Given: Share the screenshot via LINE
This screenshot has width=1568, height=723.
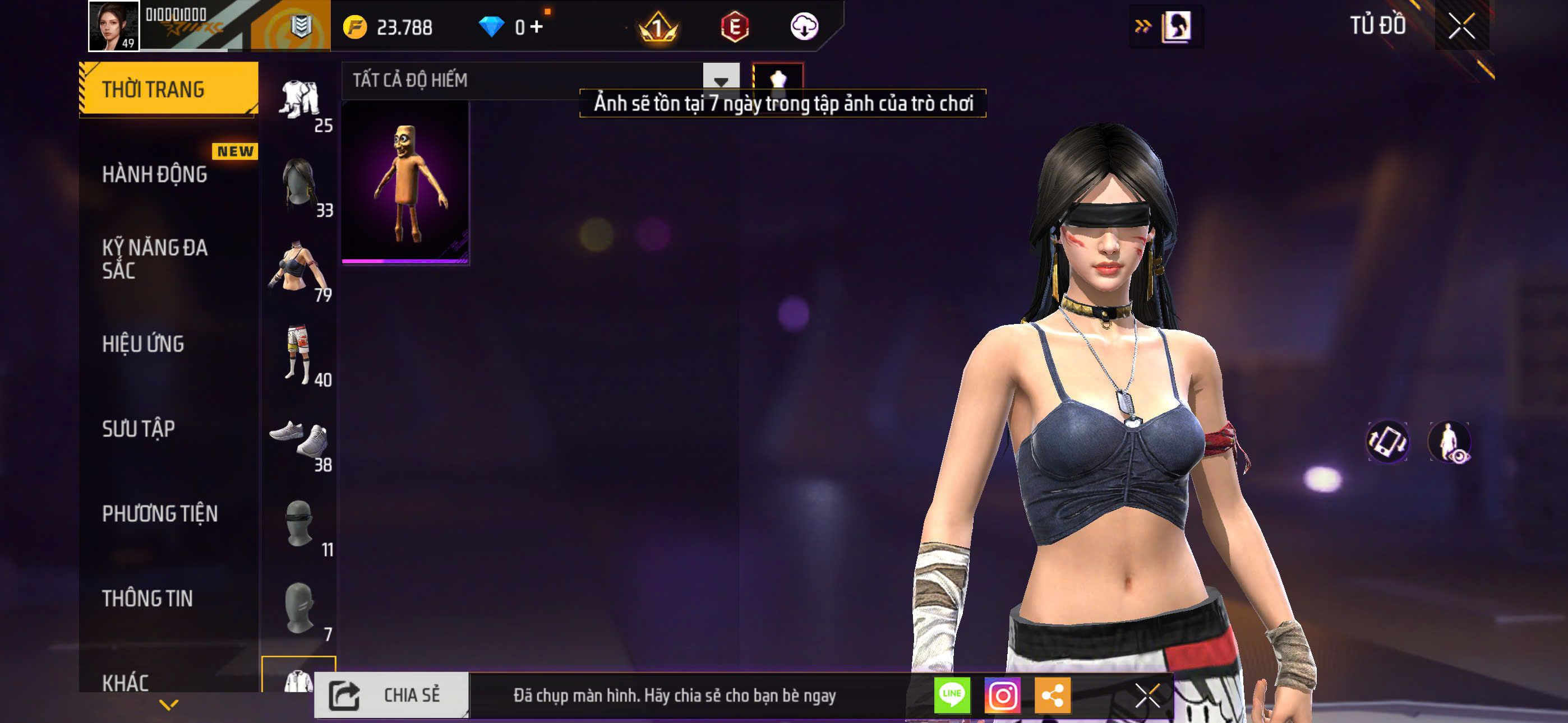Looking at the screenshot, I should (952, 695).
